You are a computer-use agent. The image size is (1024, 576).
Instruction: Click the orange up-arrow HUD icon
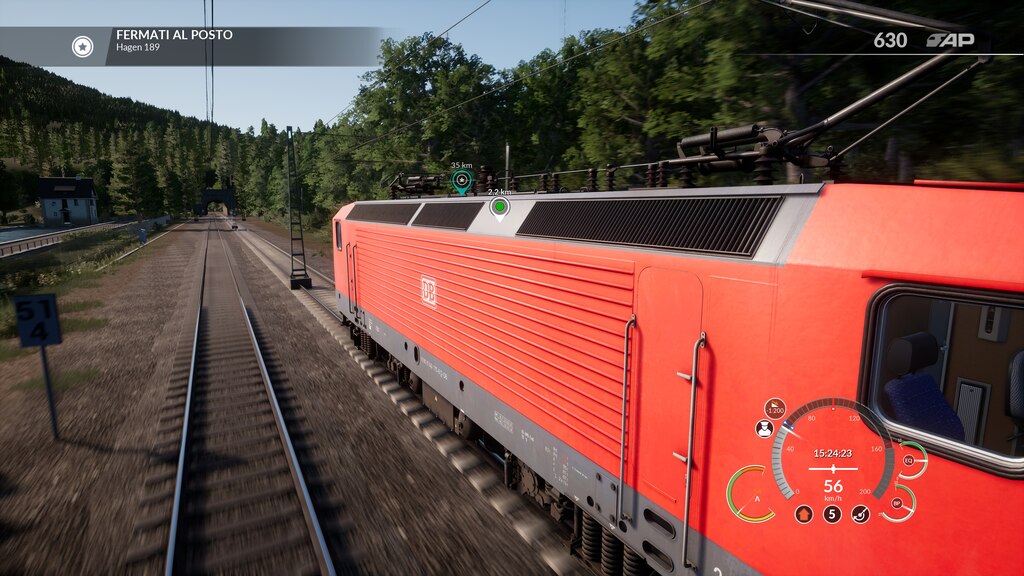click(804, 514)
